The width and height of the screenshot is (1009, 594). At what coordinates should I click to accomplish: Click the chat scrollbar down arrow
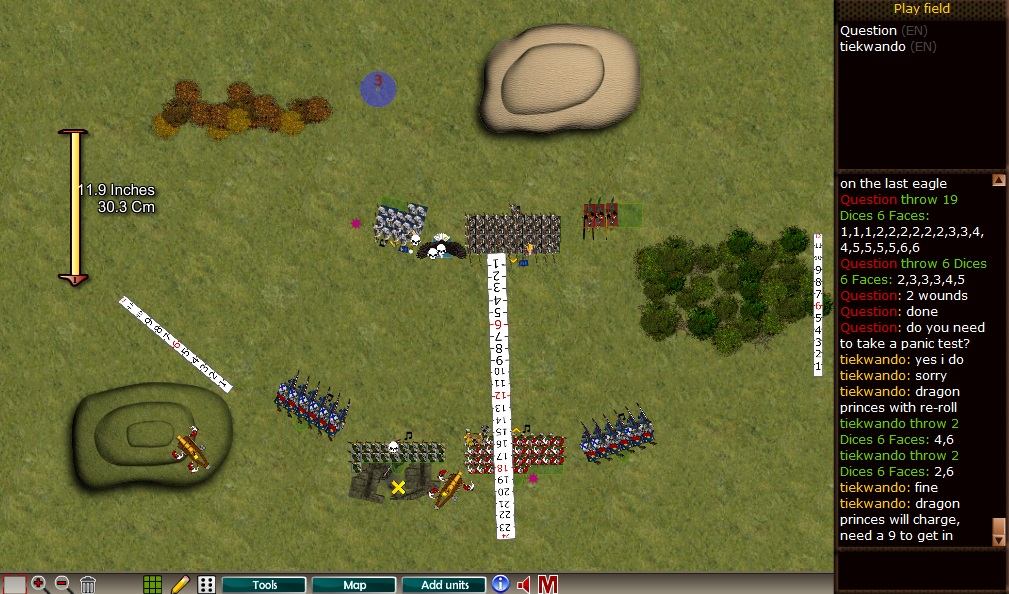(998, 539)
